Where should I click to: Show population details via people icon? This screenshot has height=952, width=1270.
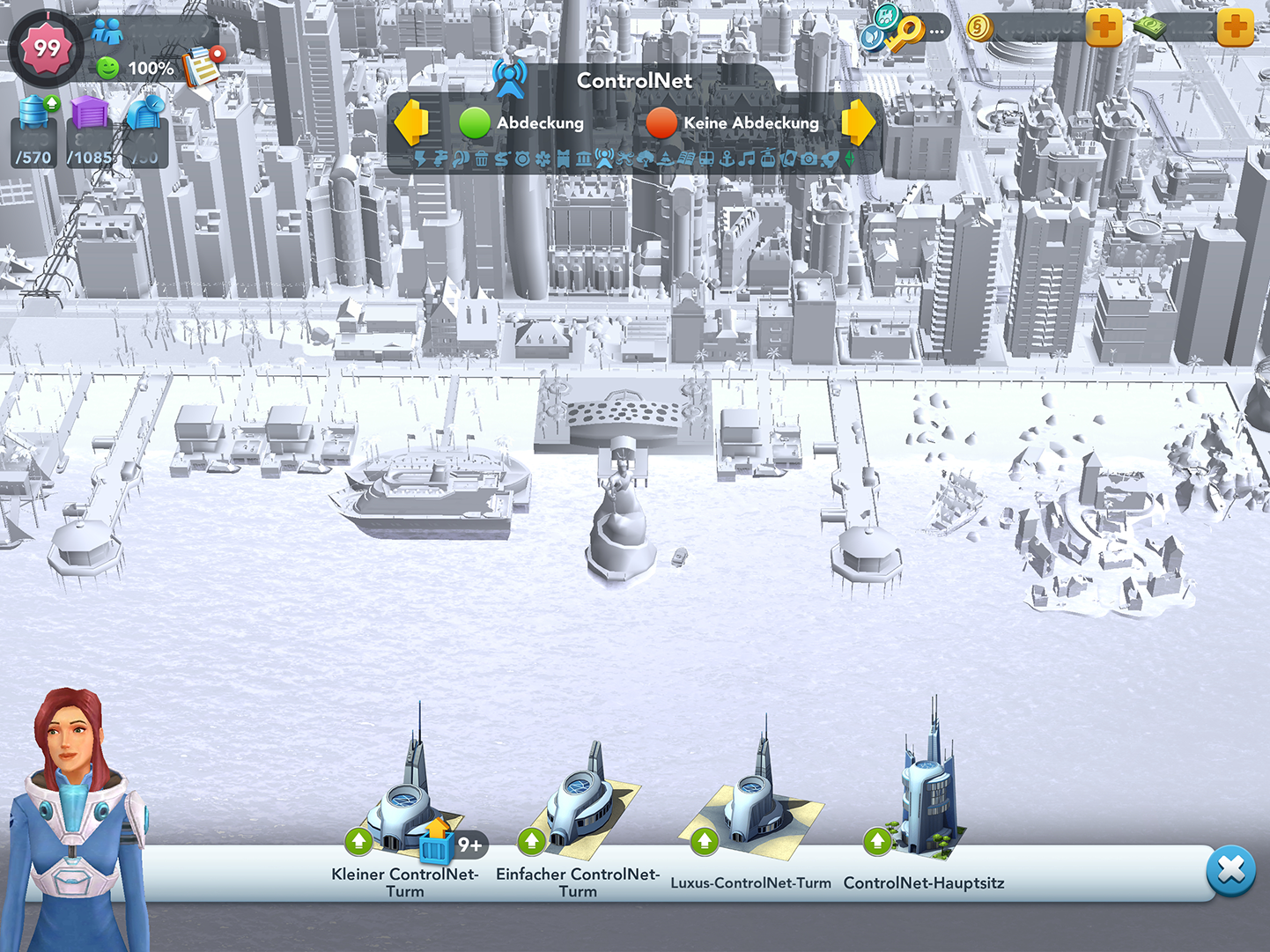pyautogui.click(x=107, y=33)
